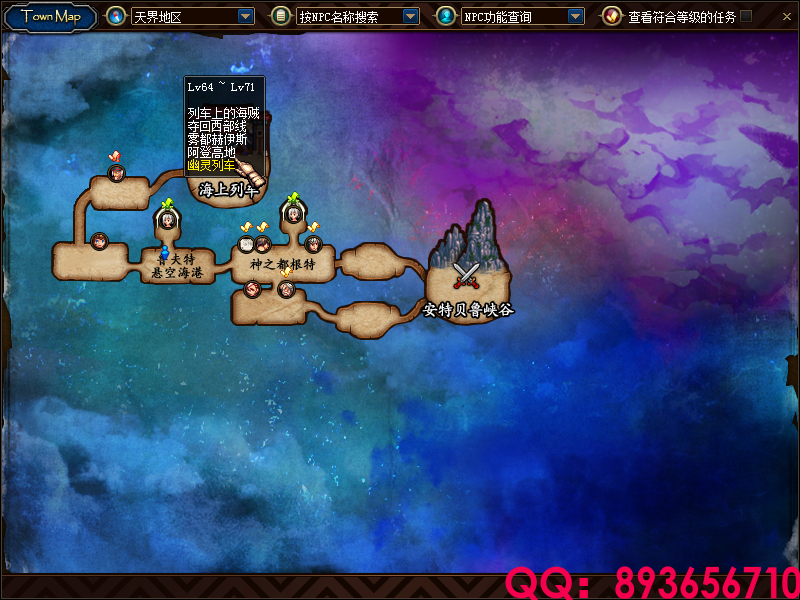The width and height of the screenshot is (800, 600).
Task: Click the globe icon beside 天界地区
Action: (x=116, y=16)
